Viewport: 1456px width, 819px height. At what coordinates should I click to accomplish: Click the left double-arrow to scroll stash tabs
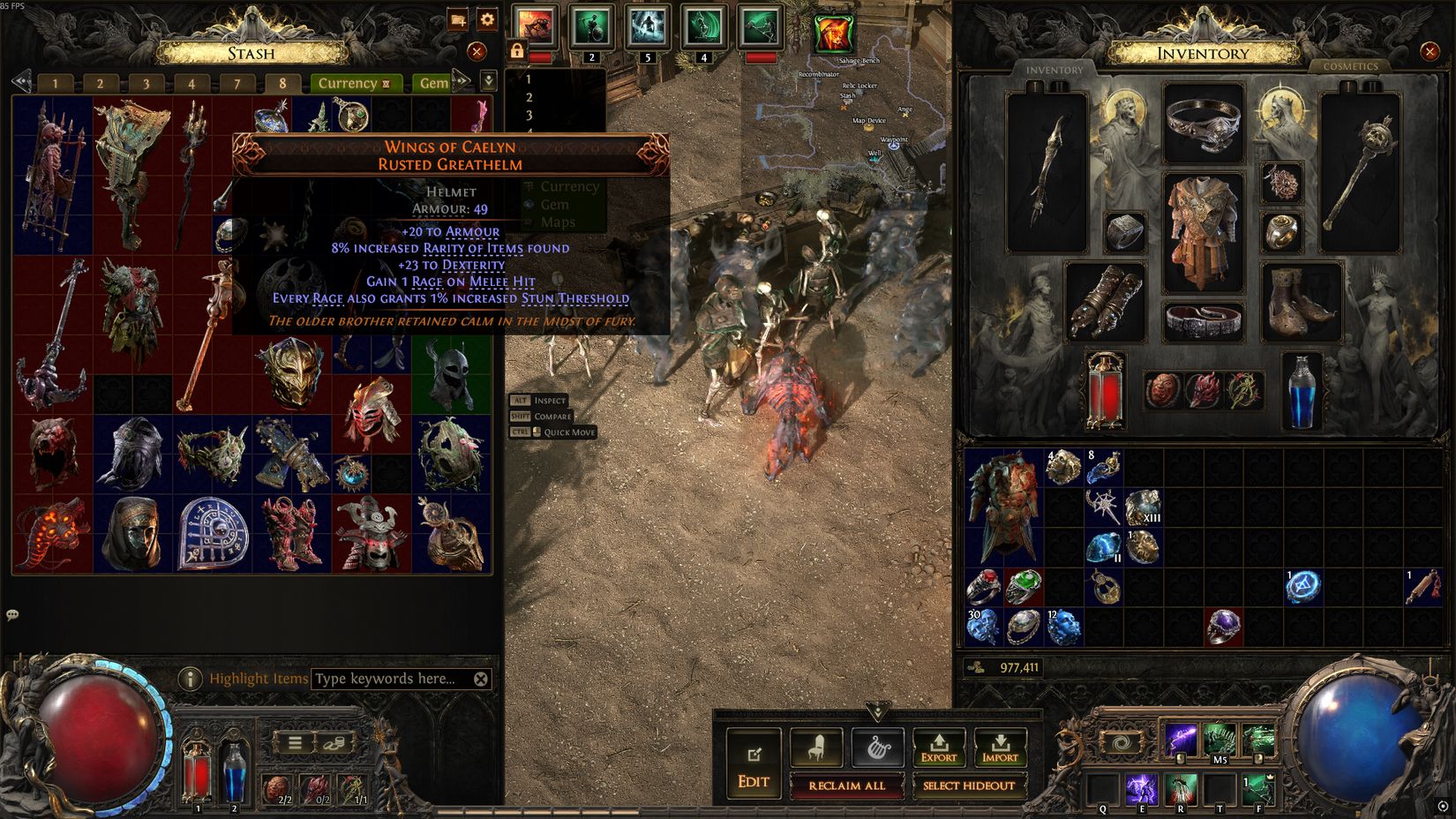(x=19, y=82)
